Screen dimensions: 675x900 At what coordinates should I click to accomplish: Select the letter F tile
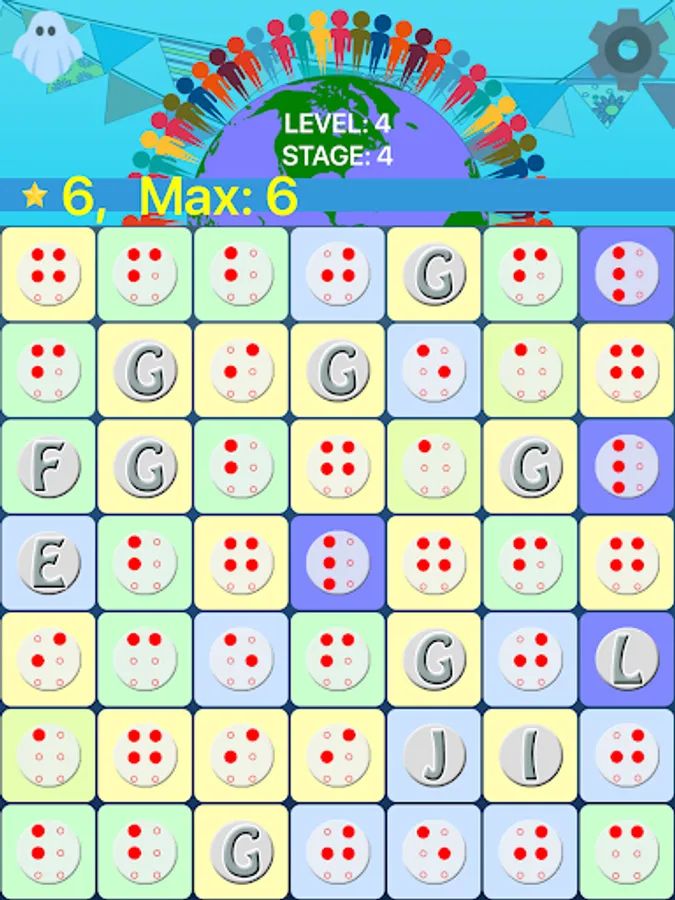tap(48, 467)
